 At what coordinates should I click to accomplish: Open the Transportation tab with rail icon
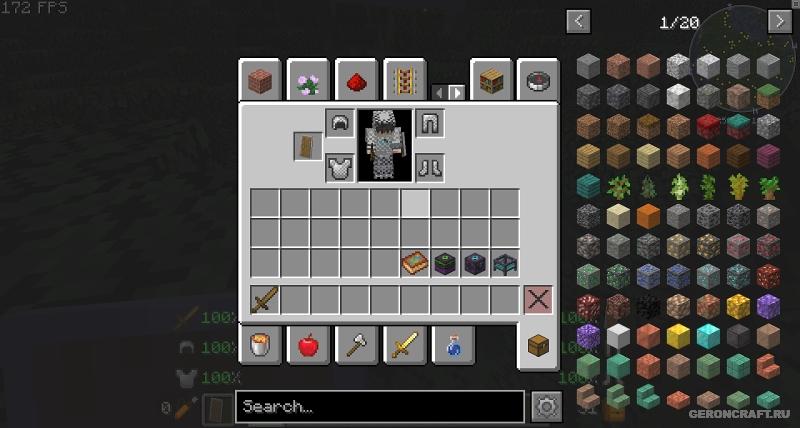(404, 80)
